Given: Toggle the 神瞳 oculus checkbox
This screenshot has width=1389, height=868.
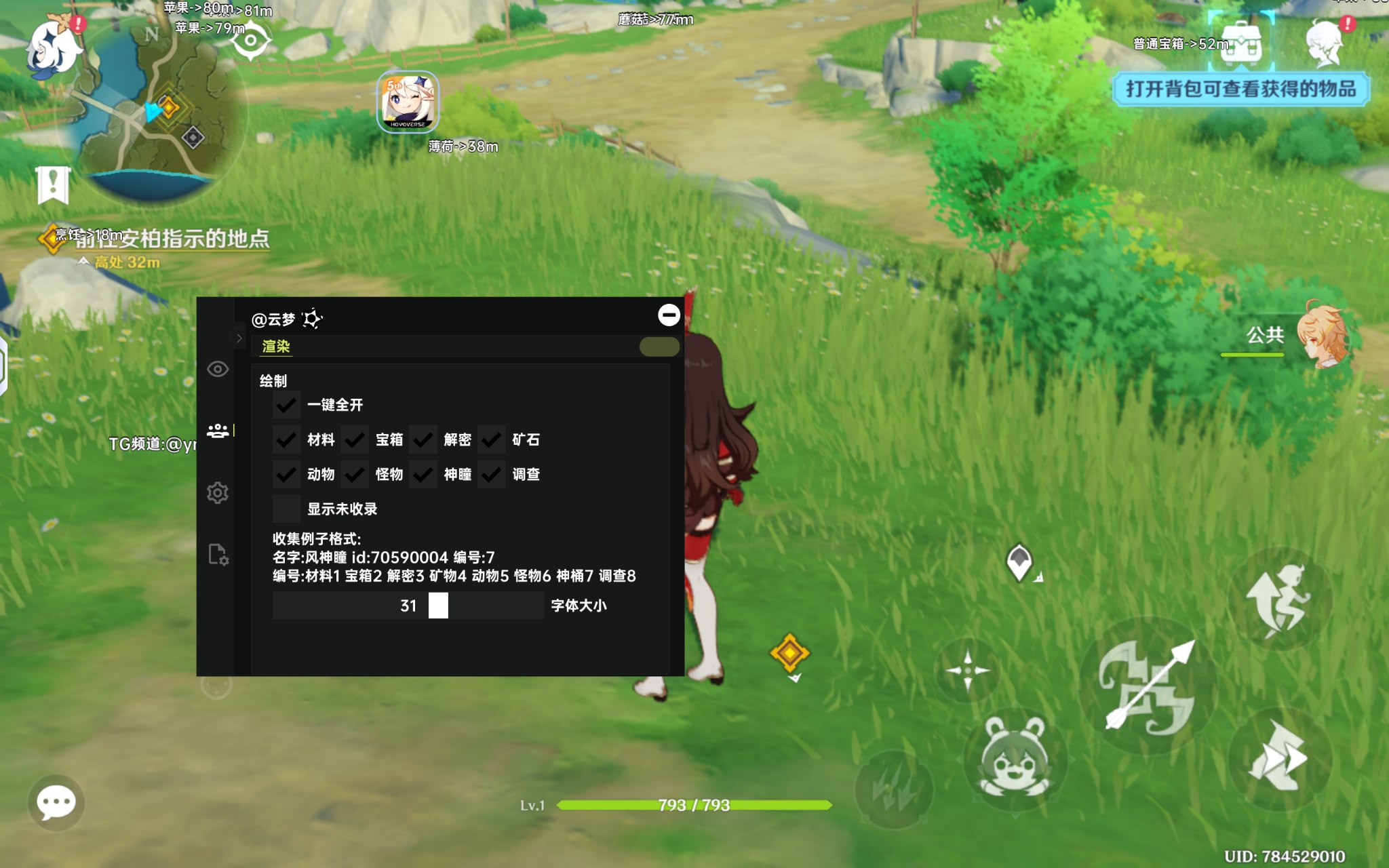Looking at the screenshot, I should tap(423, 474).
